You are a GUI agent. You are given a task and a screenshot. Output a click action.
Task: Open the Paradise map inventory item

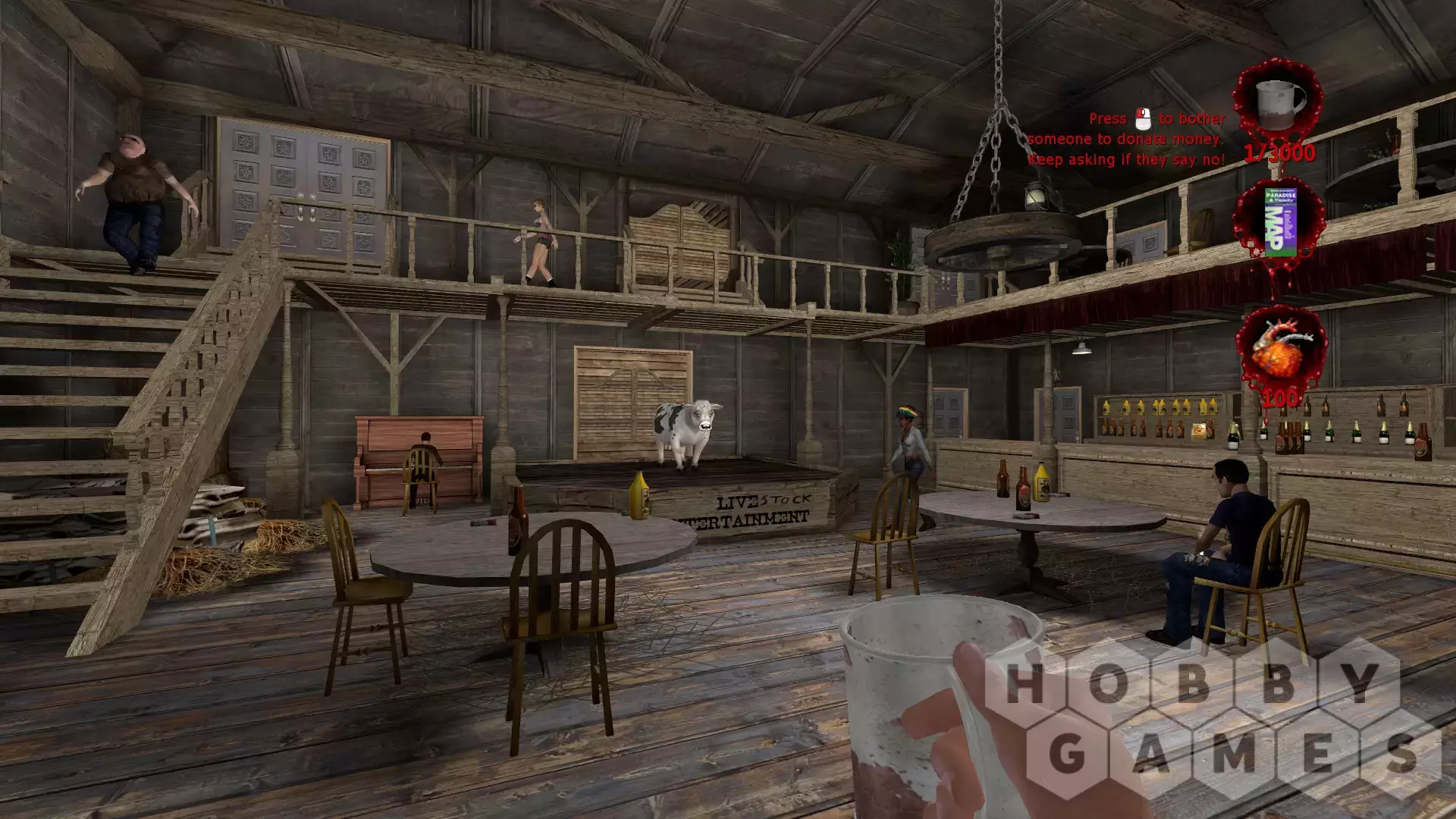(x=1282, y=220)
